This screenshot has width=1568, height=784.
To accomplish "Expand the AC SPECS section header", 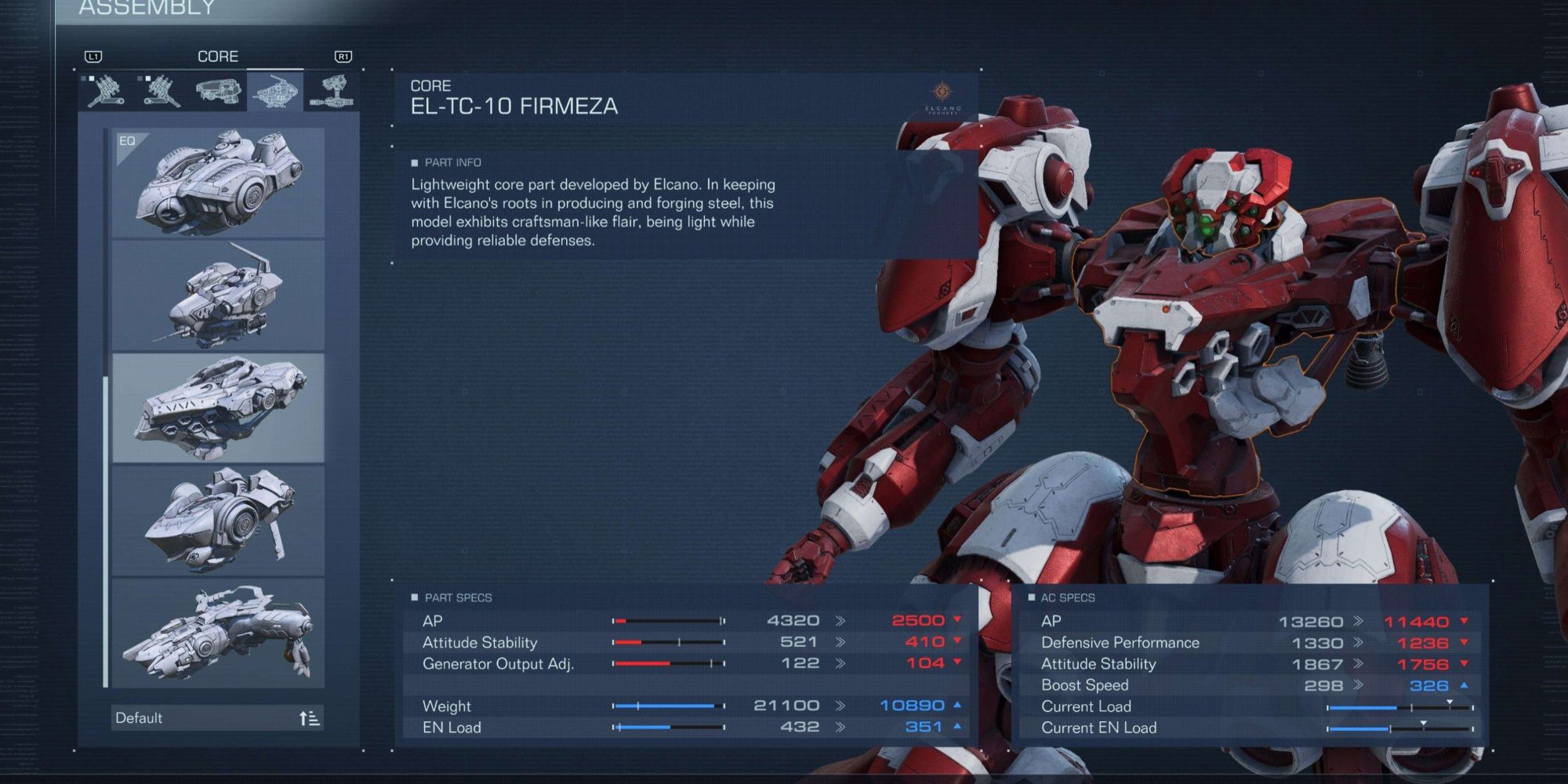I will [1069, 597].
